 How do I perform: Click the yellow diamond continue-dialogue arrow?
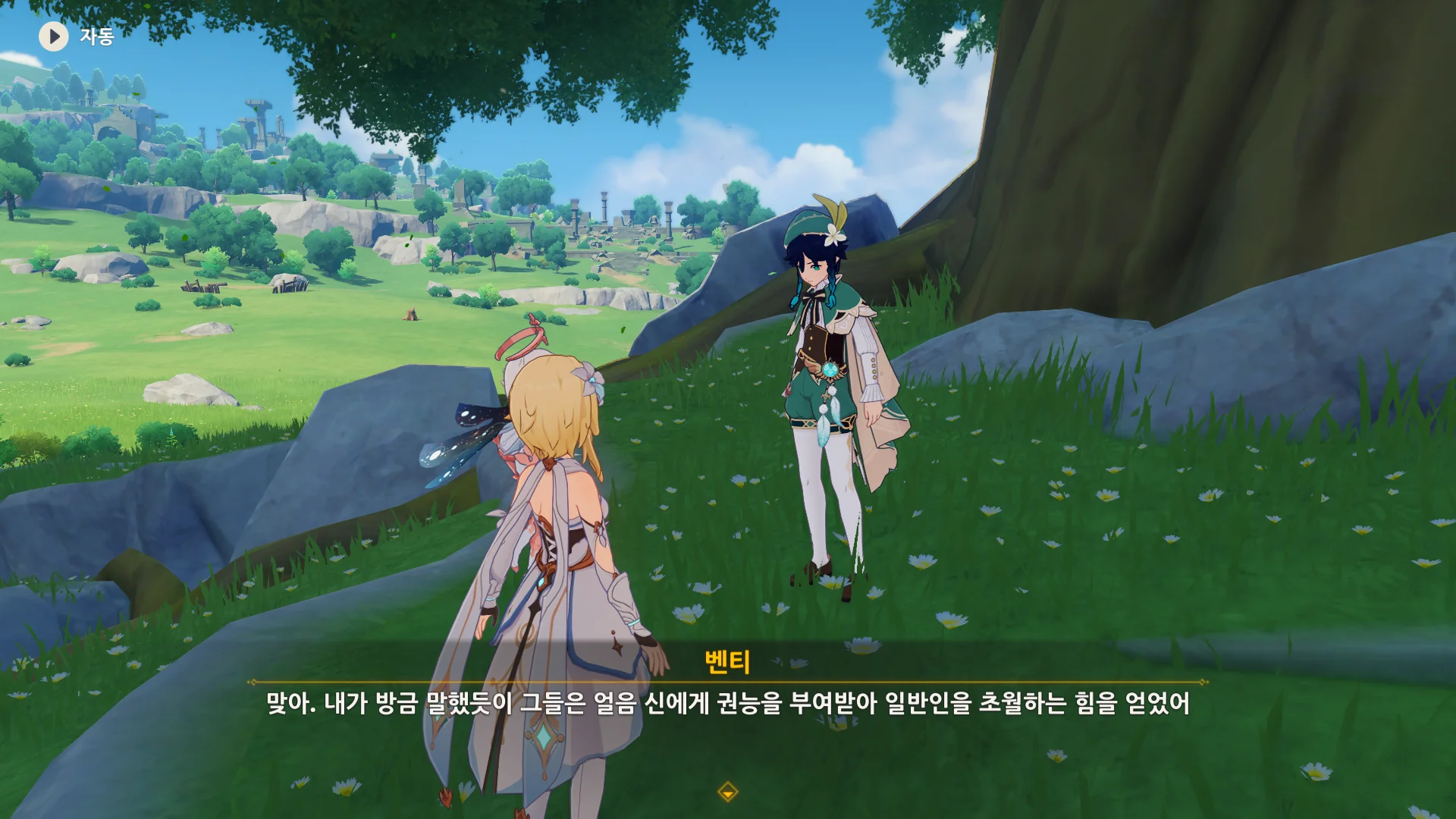tap(727, 792)
